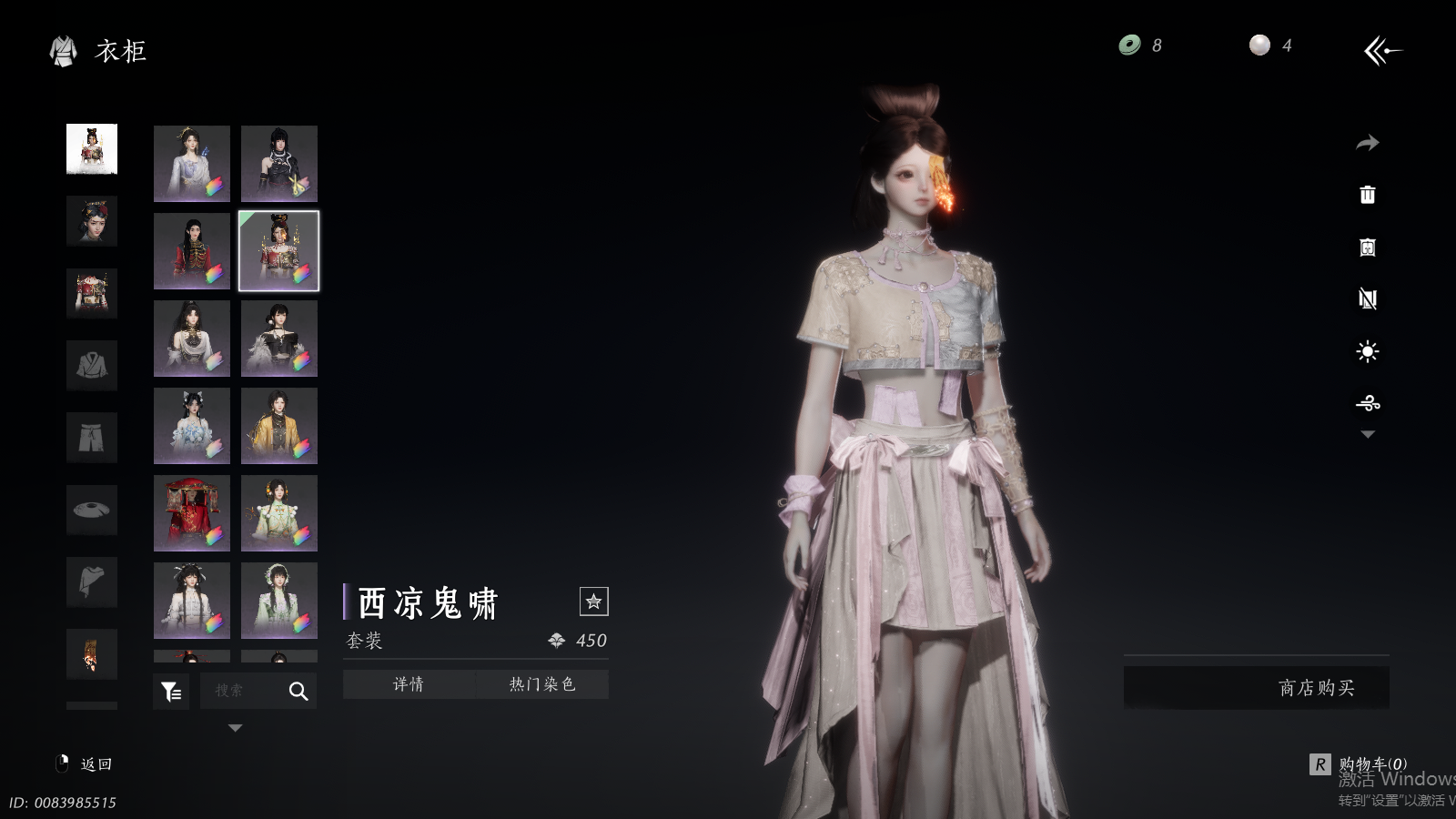
Task: Toggle the sun lighting icon
Action: coord(1367,352)
